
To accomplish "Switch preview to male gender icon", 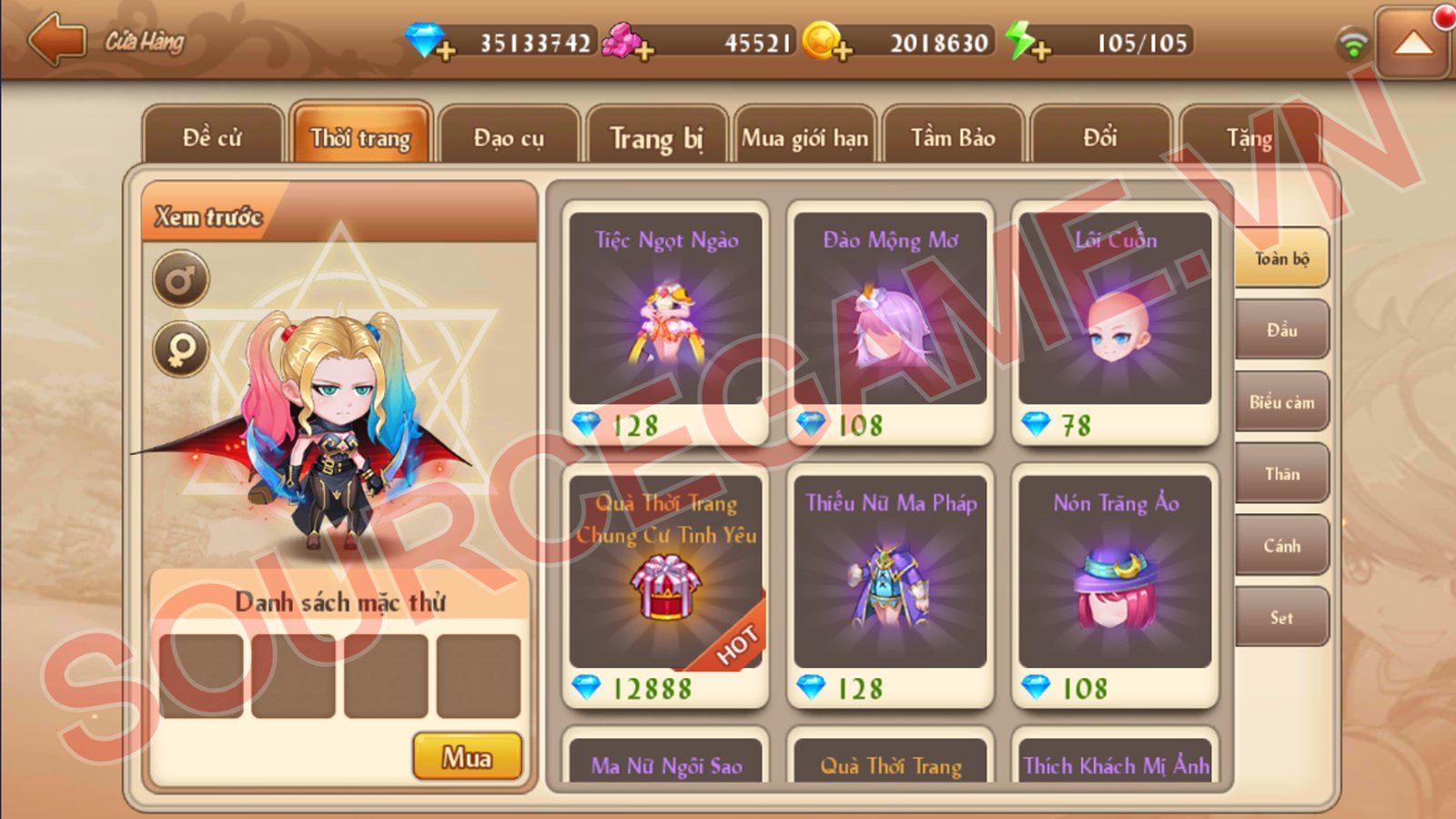I will tap(180, 278).
